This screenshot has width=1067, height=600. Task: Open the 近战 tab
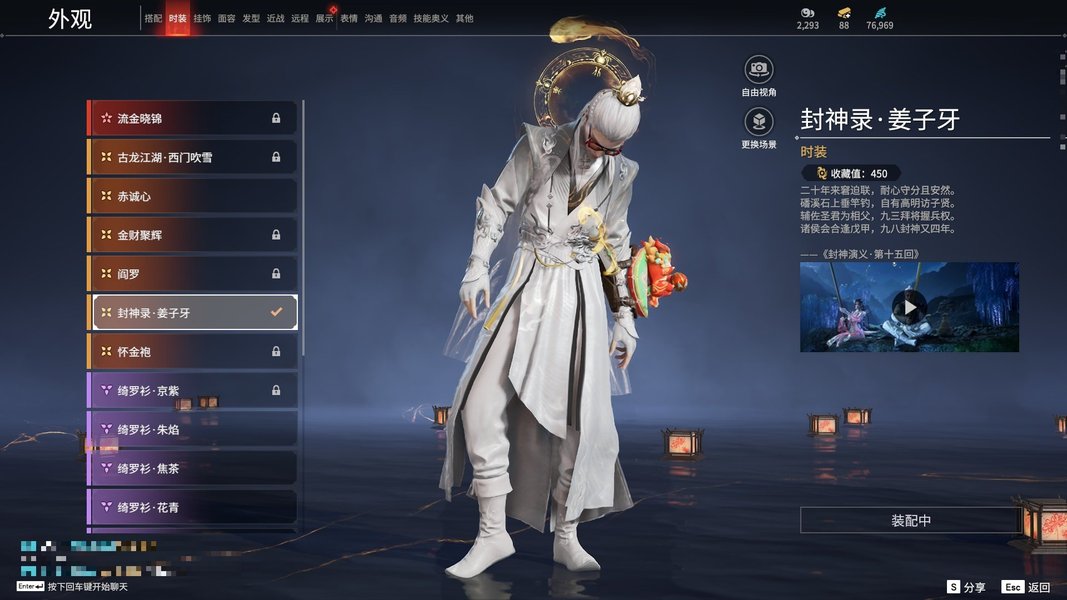tap(275, 18)
